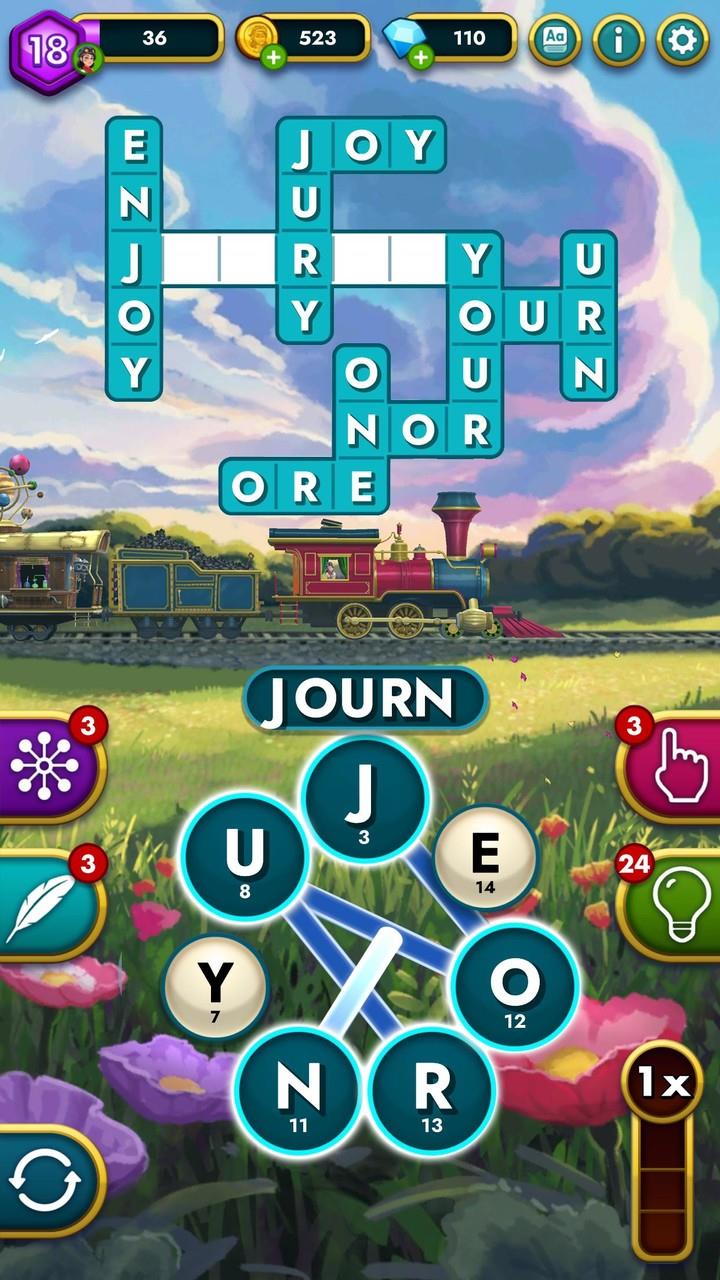Select the letter Y tile

click(x=215, y=986)
